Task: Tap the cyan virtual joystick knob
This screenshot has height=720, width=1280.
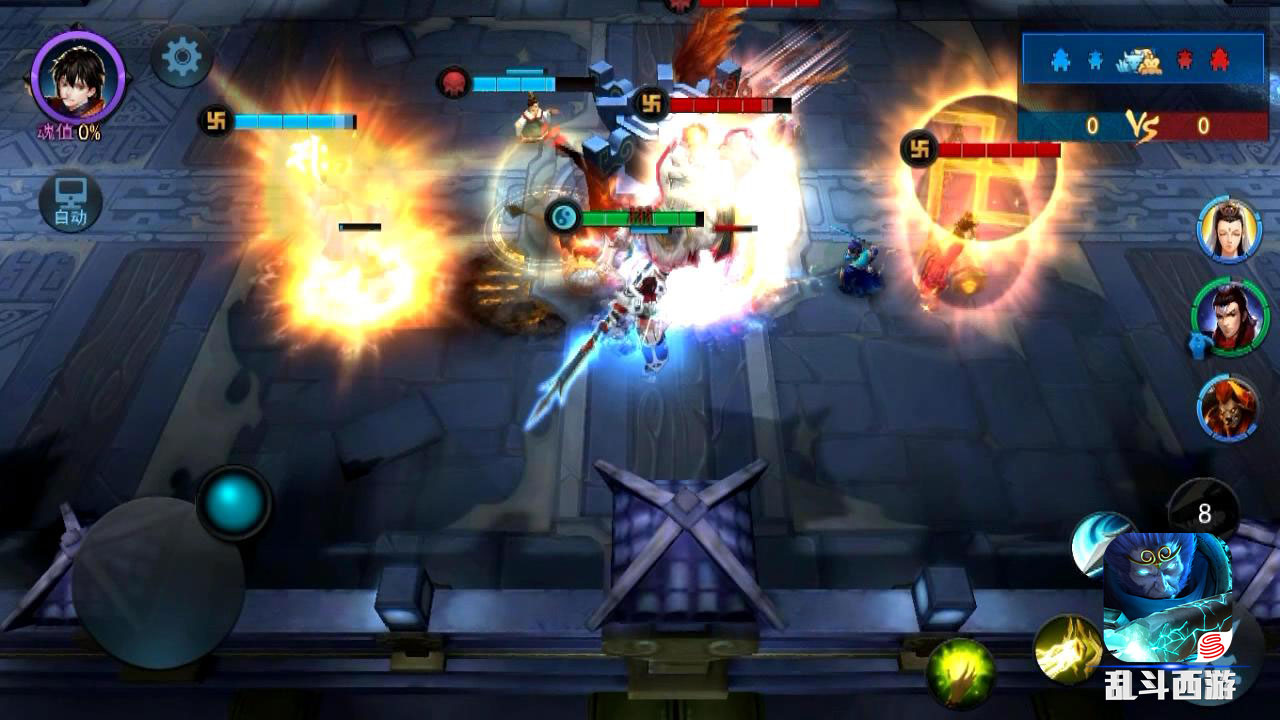Action: coord(234,500)
